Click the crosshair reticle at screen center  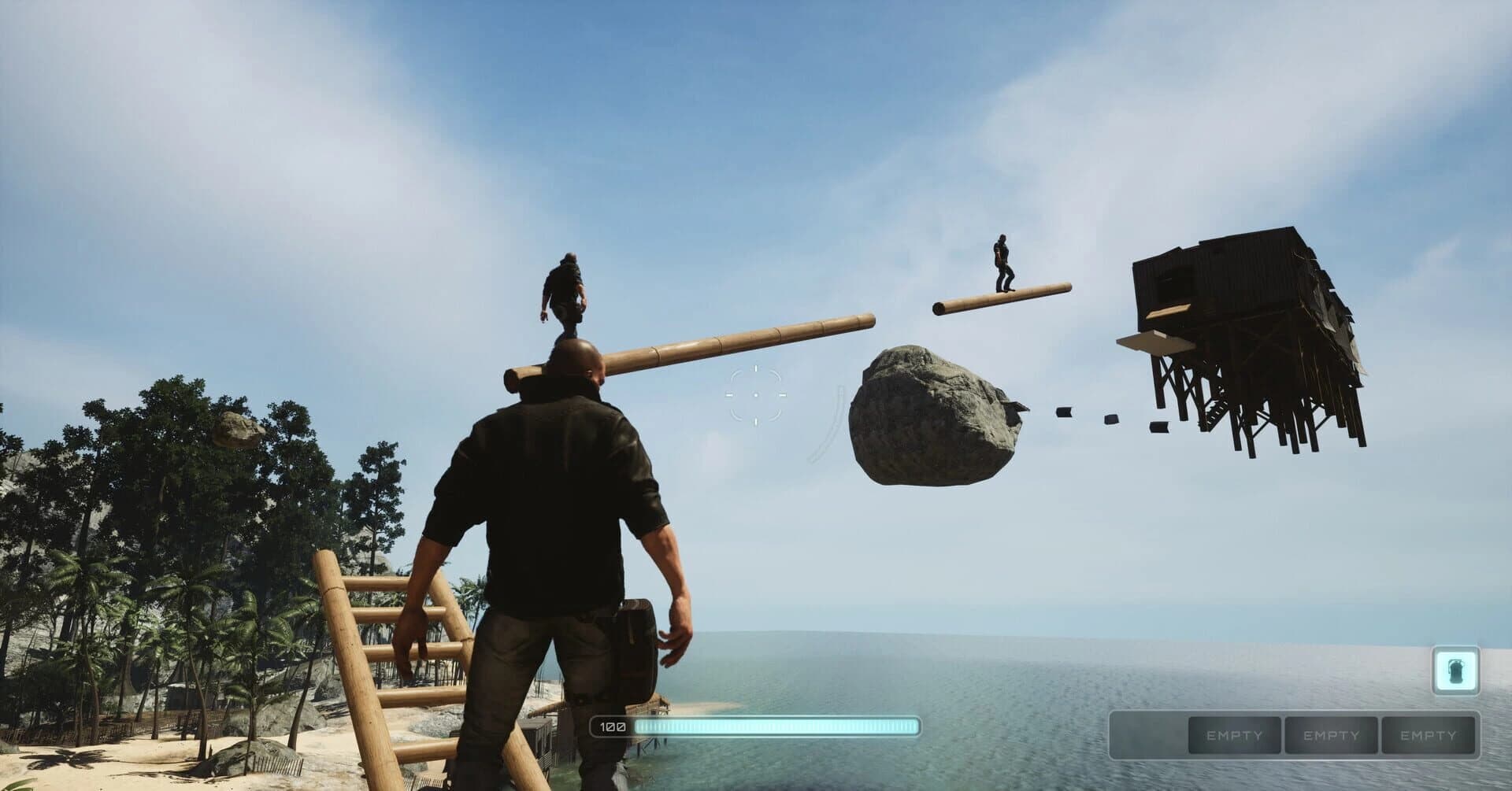[x=758, y=394]
